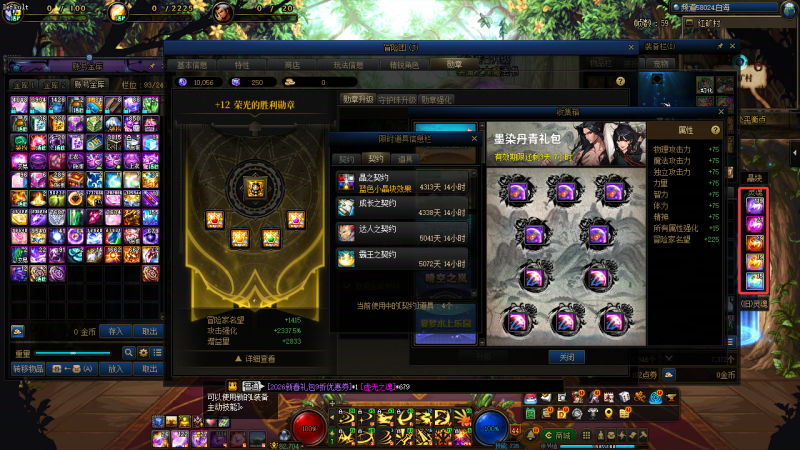The width and height of the screenshot is (800, 450).
Task: Click the 取出 gold withdraw button
Action: (x=149, y=331)
